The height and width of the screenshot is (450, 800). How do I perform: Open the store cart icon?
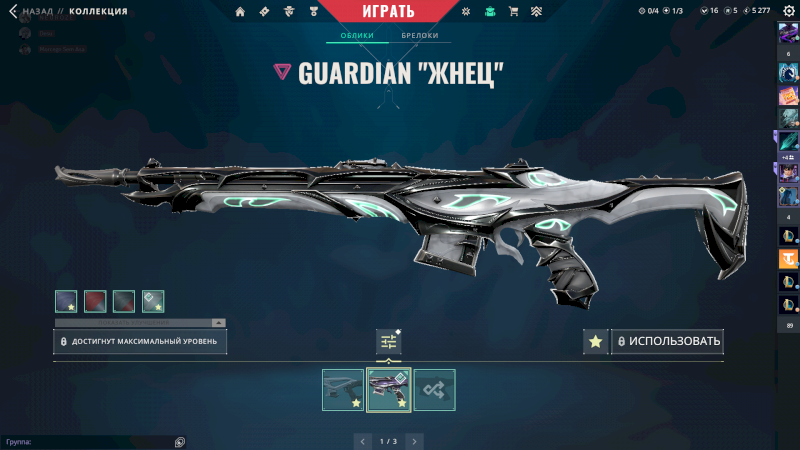(x=514, y=12)
